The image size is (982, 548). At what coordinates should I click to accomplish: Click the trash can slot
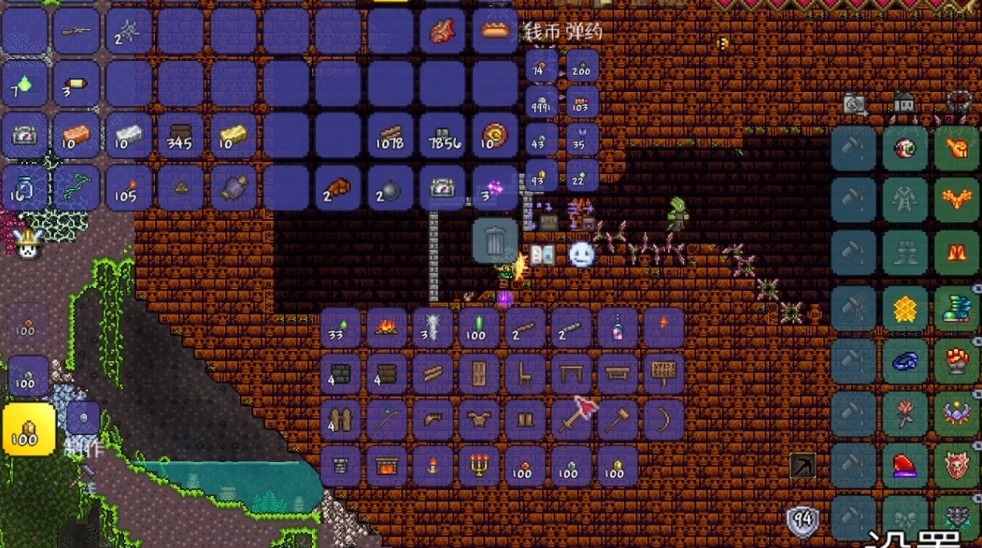[495, 241]
